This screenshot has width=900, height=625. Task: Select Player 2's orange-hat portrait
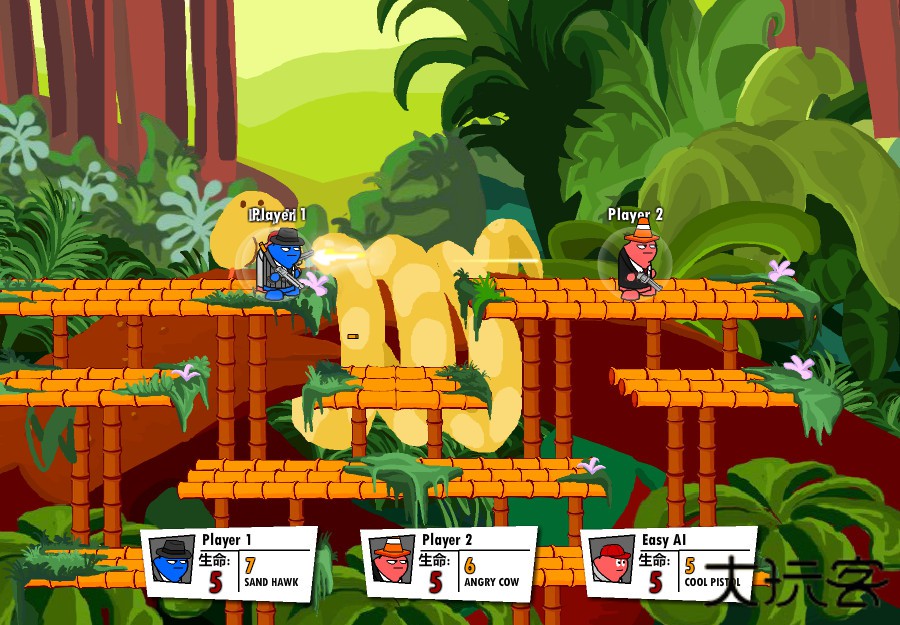pyautogui.click(x=391, y=563)
